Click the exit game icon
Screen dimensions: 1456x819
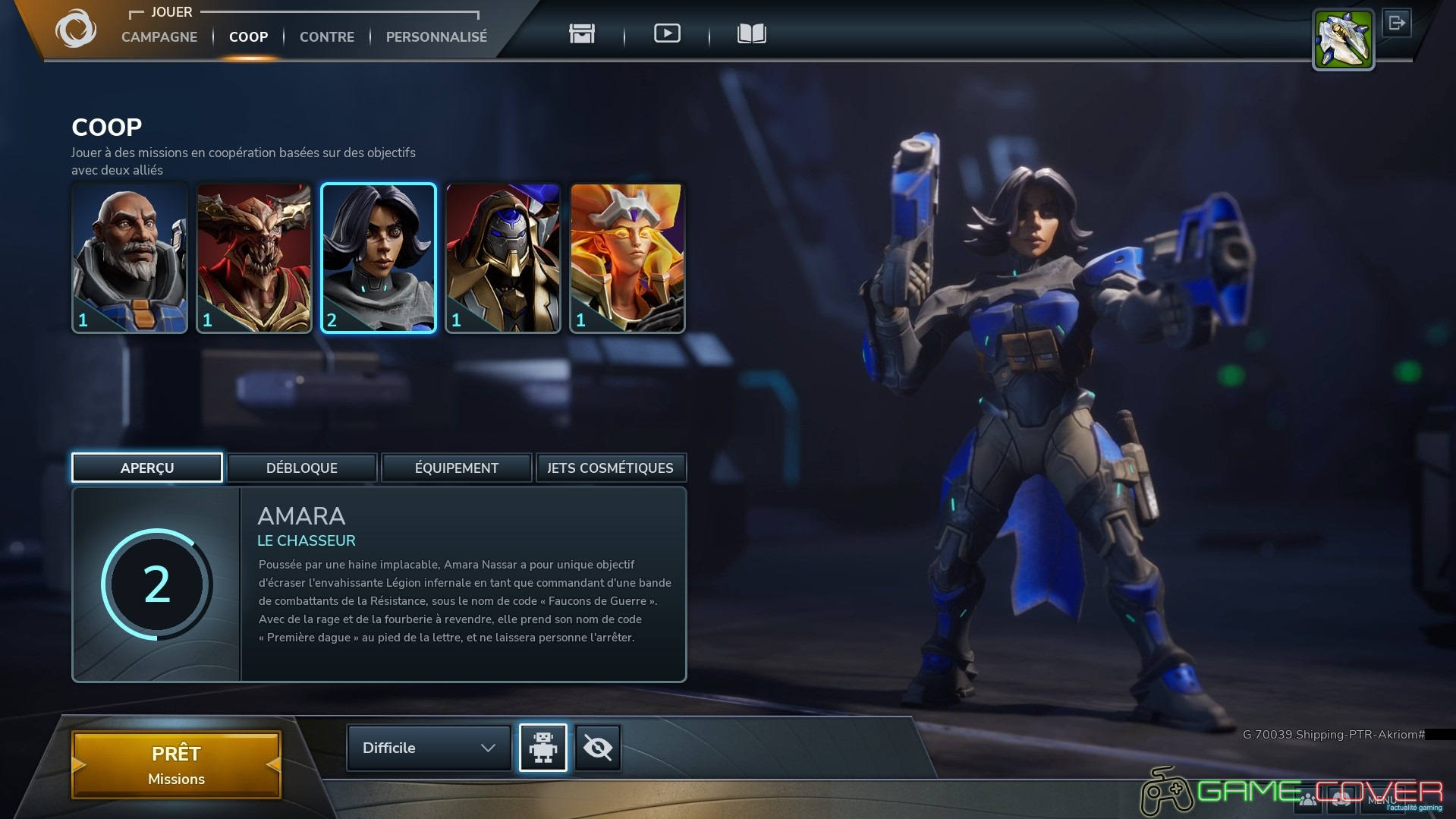[1397, 23]
